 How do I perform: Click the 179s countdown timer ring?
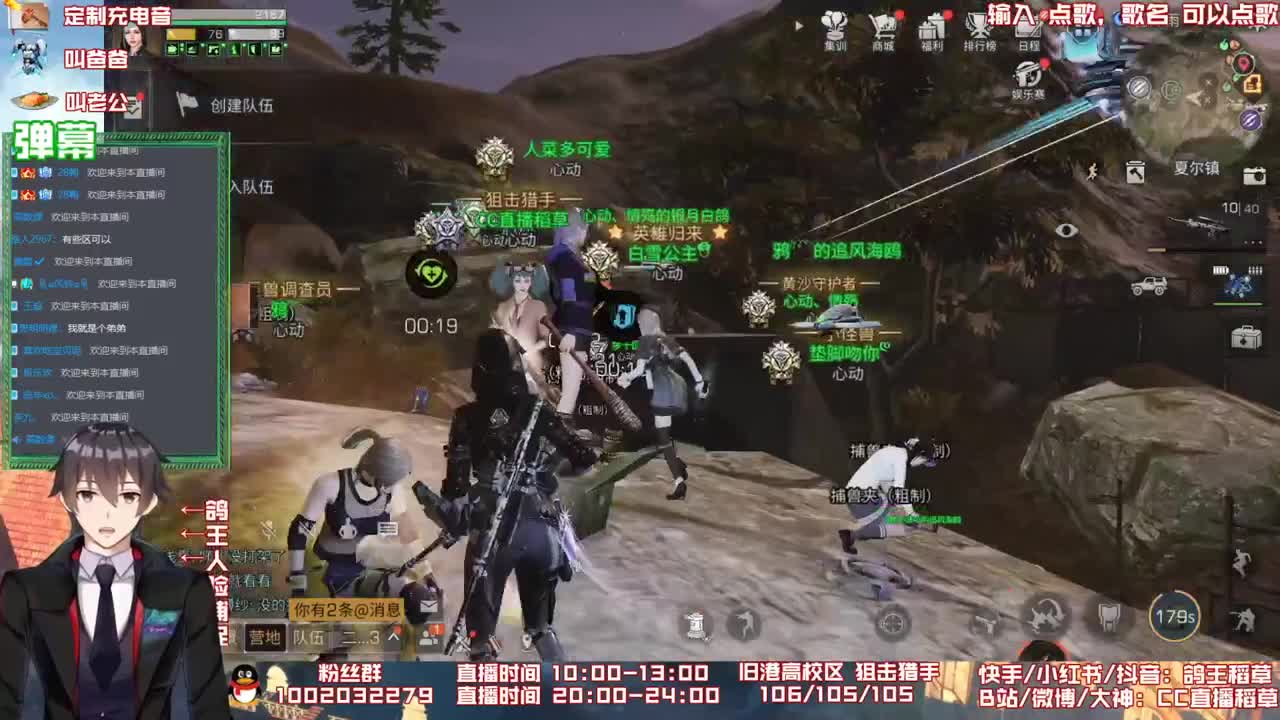[x=1174, y=614]
